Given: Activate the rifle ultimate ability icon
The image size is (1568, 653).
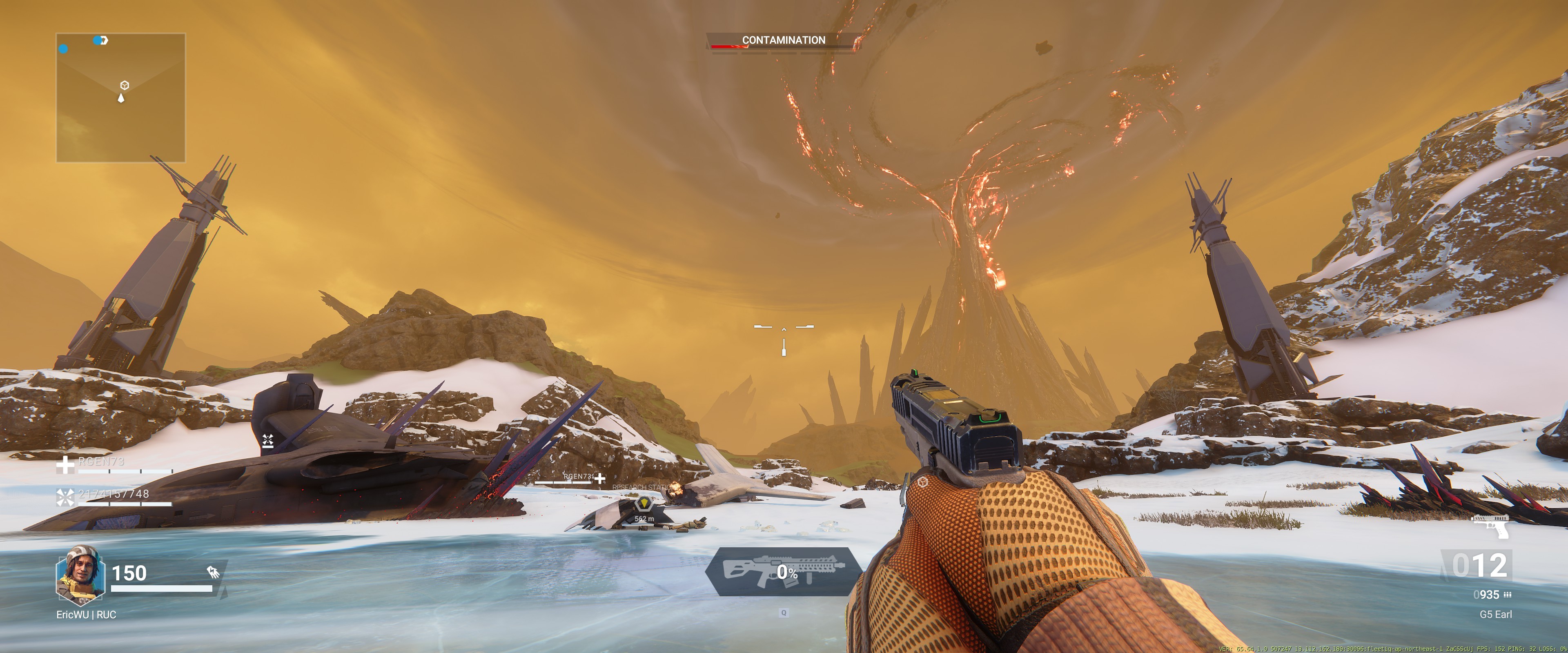Looking at the screenshot, I should tap(783, 571).
